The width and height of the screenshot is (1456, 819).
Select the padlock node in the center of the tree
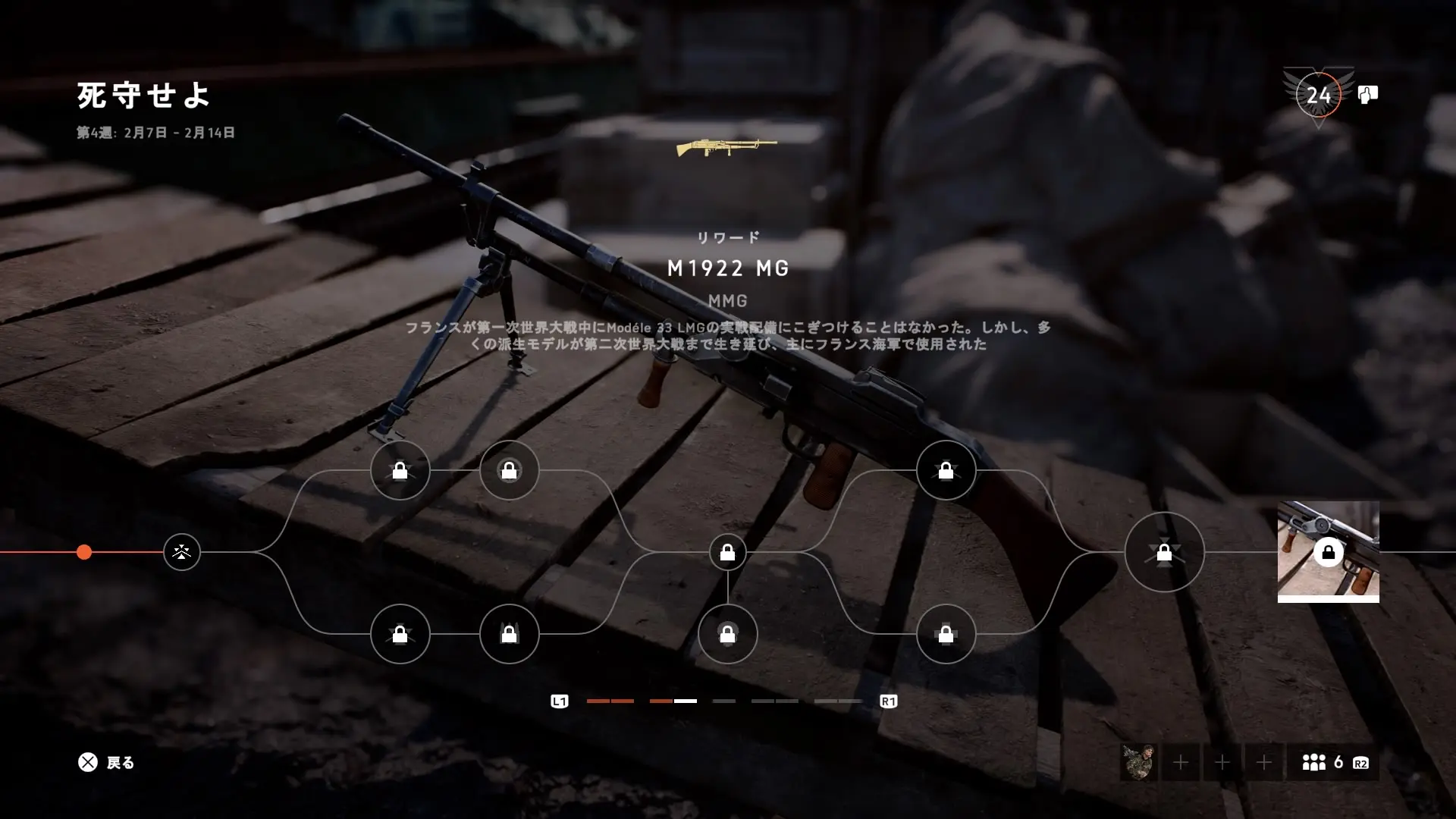coord(727,553)
